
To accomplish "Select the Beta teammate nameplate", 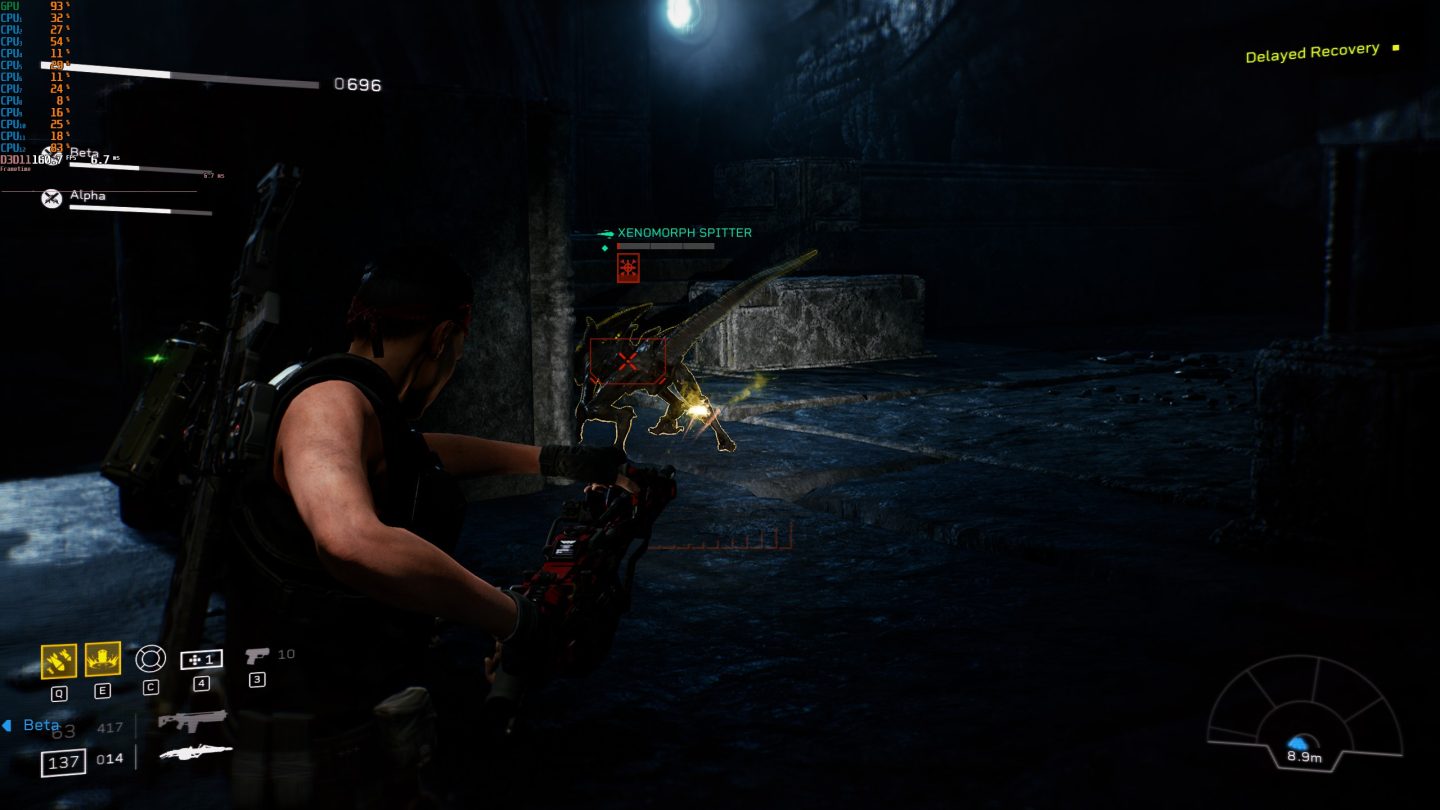I will [x=86, y=152].
